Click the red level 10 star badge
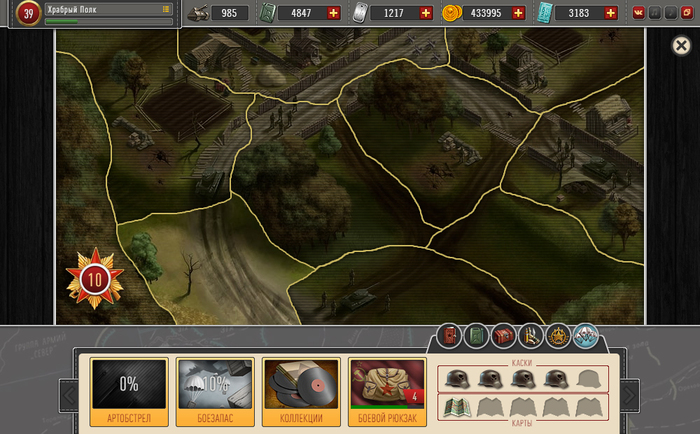 pyautogui.click(x=95, y=277)
